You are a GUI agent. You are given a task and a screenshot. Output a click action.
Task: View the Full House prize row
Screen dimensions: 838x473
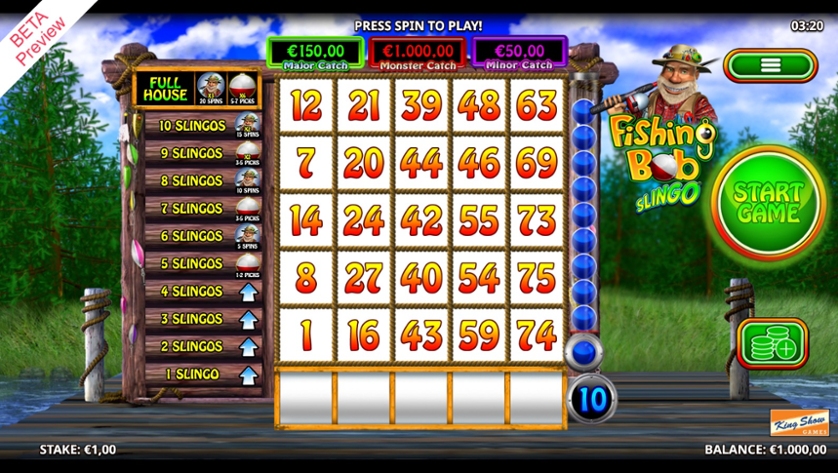coord(197,88)
